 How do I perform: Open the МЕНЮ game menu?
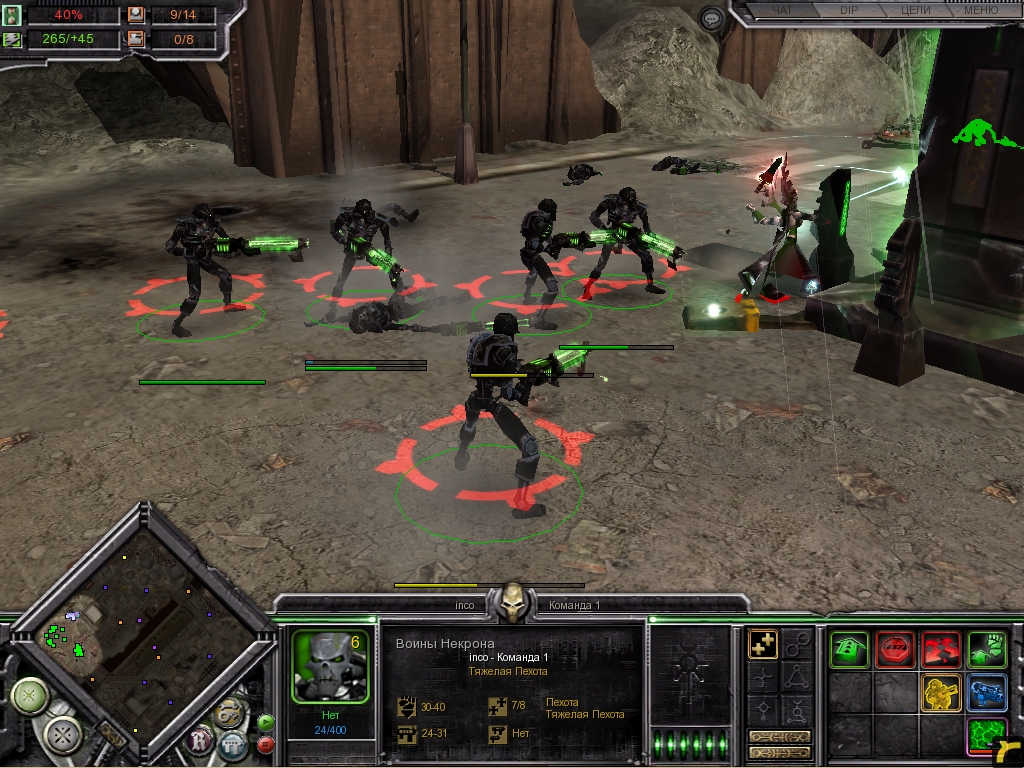pos(982,11)
